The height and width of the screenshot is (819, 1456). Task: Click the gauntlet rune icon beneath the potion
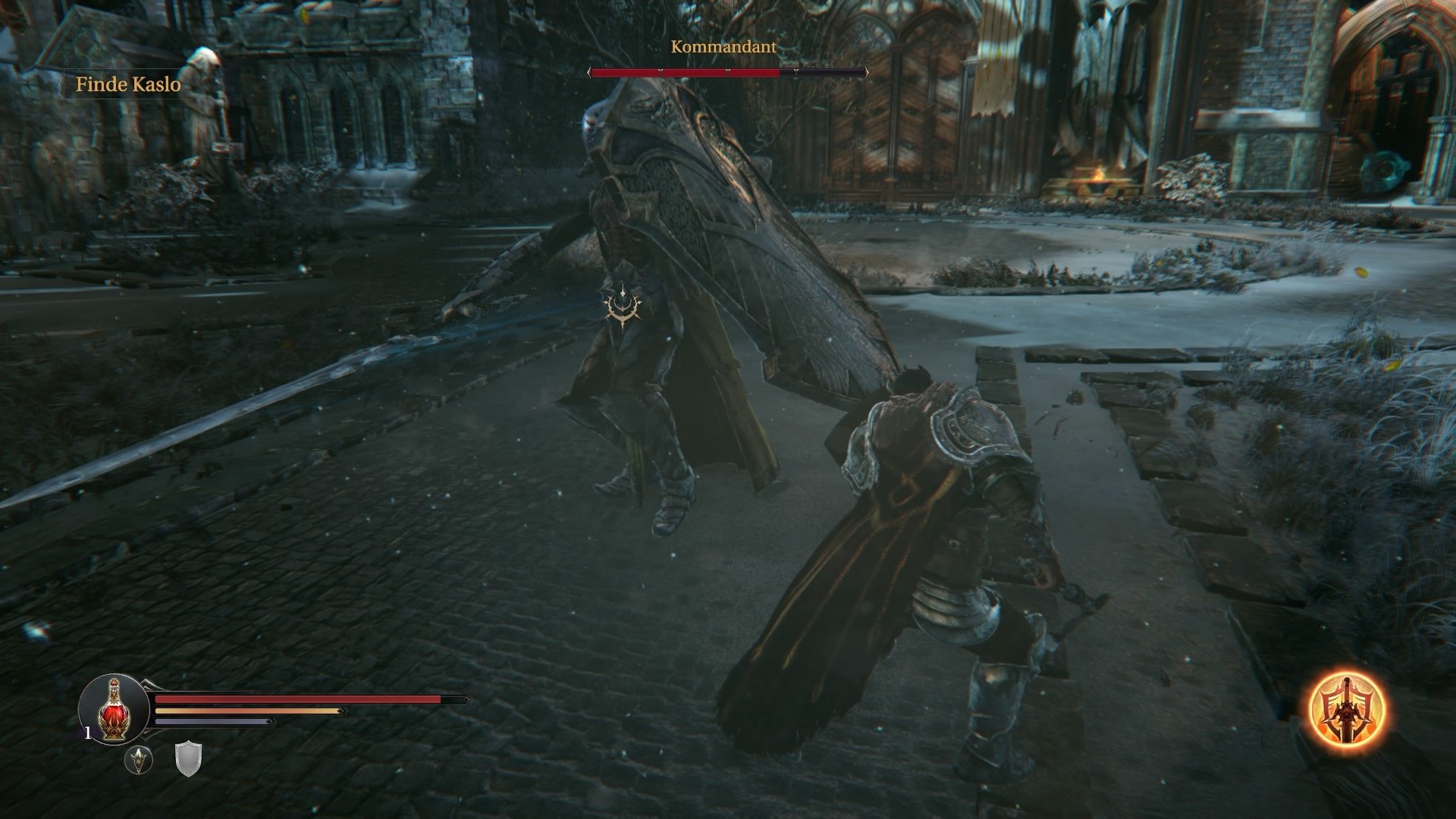pyautogui.click(x=138, y=759)
